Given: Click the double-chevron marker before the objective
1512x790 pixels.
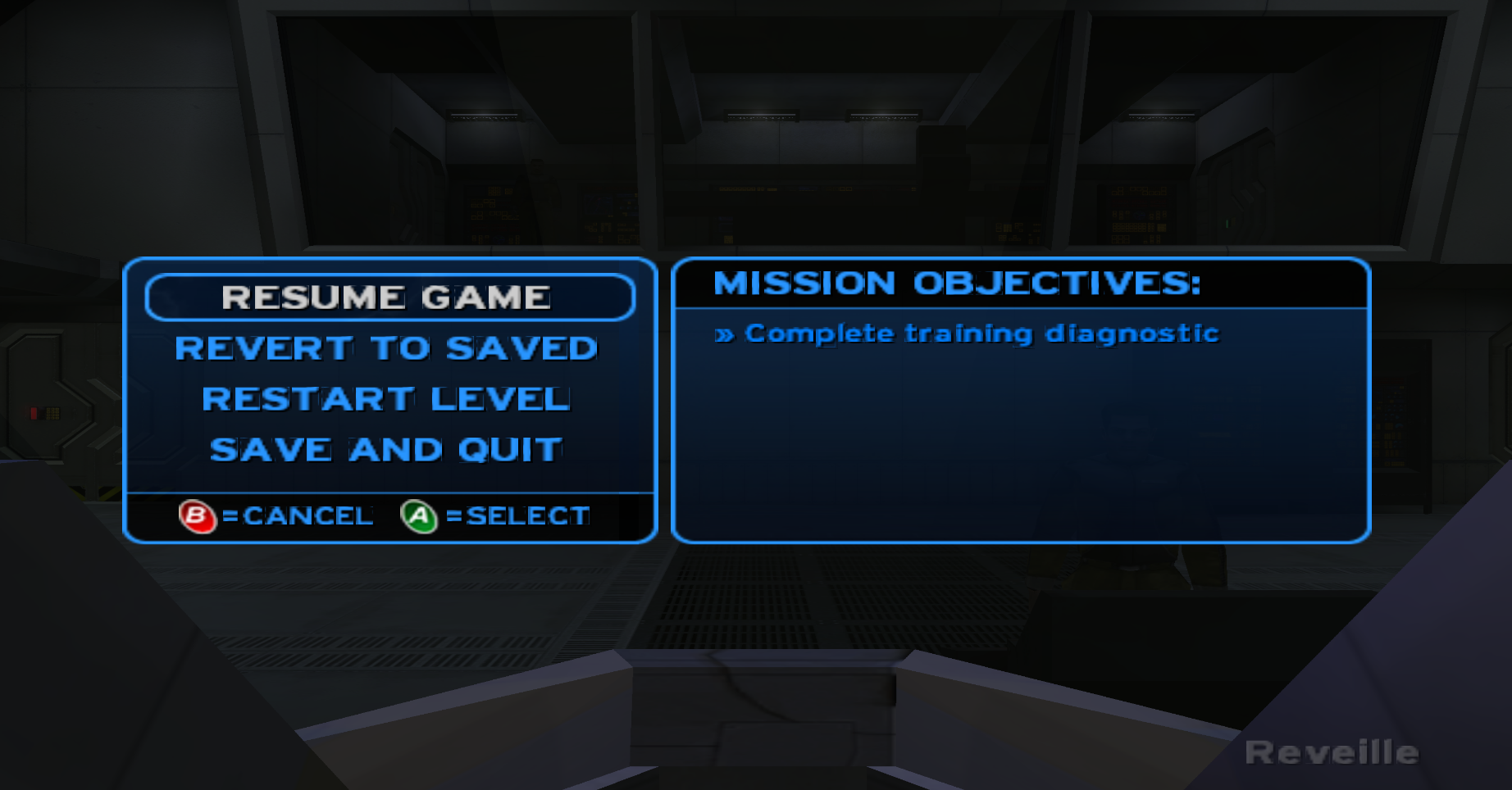Looking at the screenshot, I should click(x=726, y=334).
